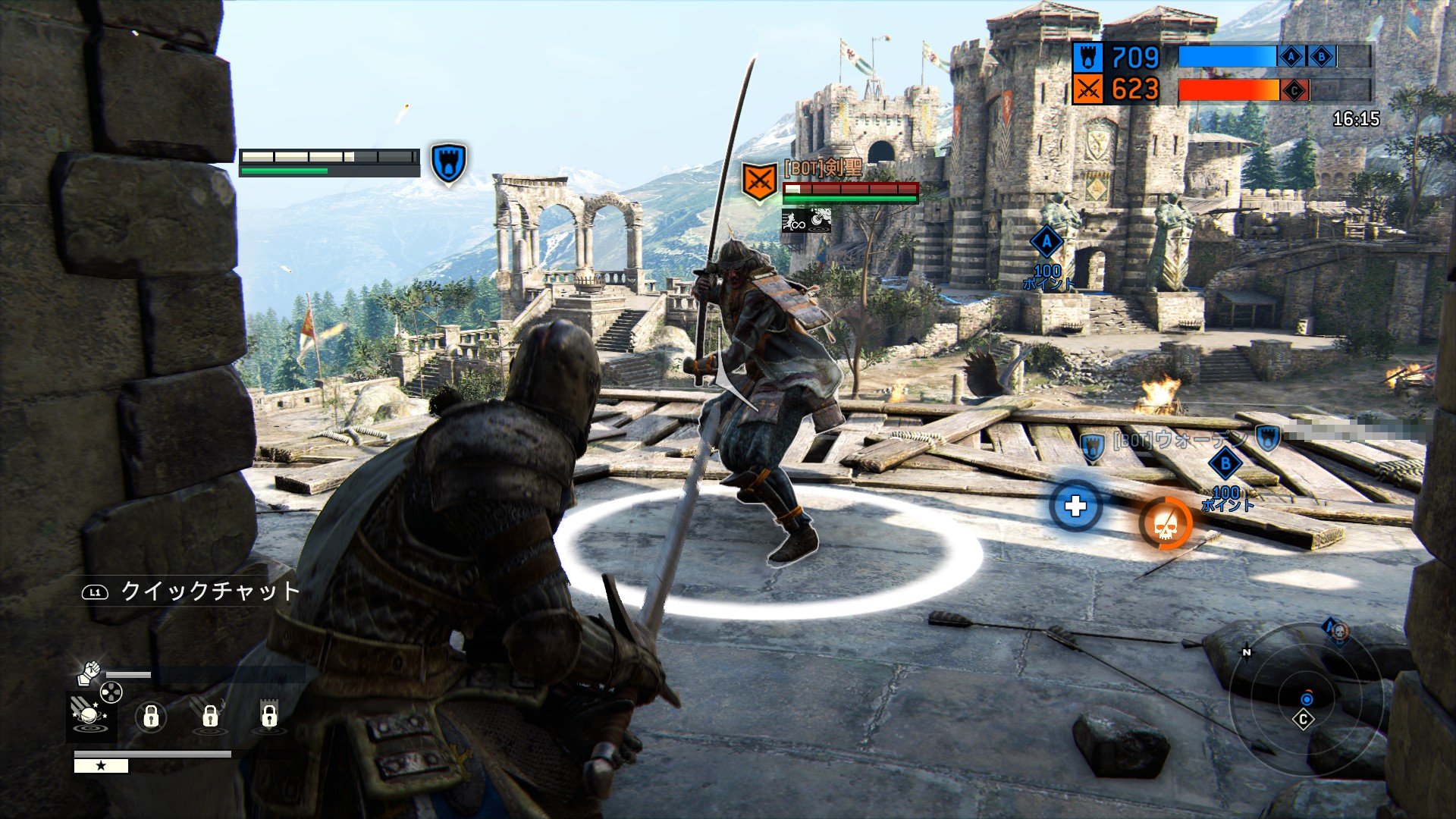The image size is (1456, 819).
Task: Click the north compass marker on minimap
Action: click(x=1247, y=651)
